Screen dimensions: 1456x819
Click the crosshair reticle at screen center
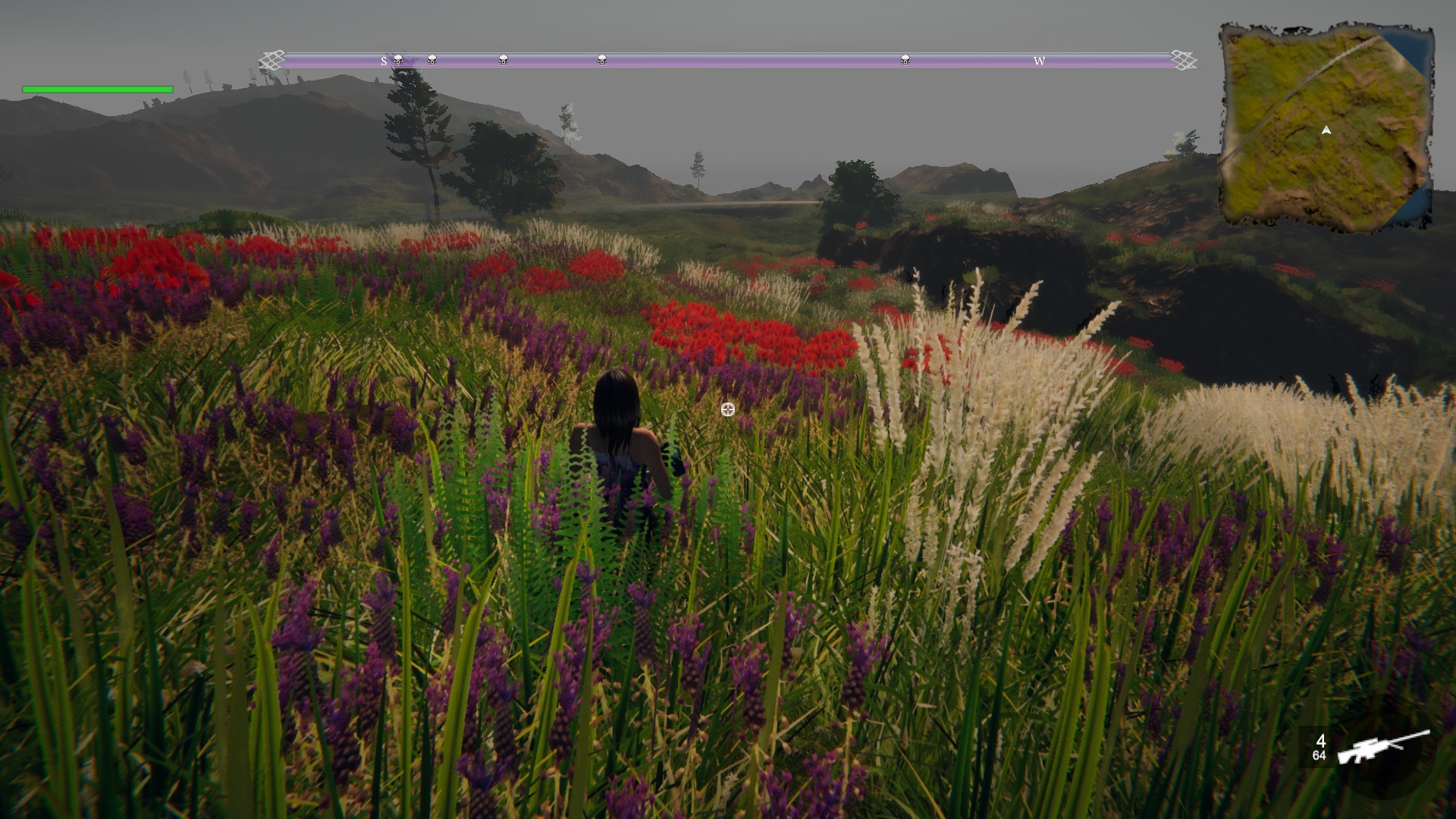point(727,409)
